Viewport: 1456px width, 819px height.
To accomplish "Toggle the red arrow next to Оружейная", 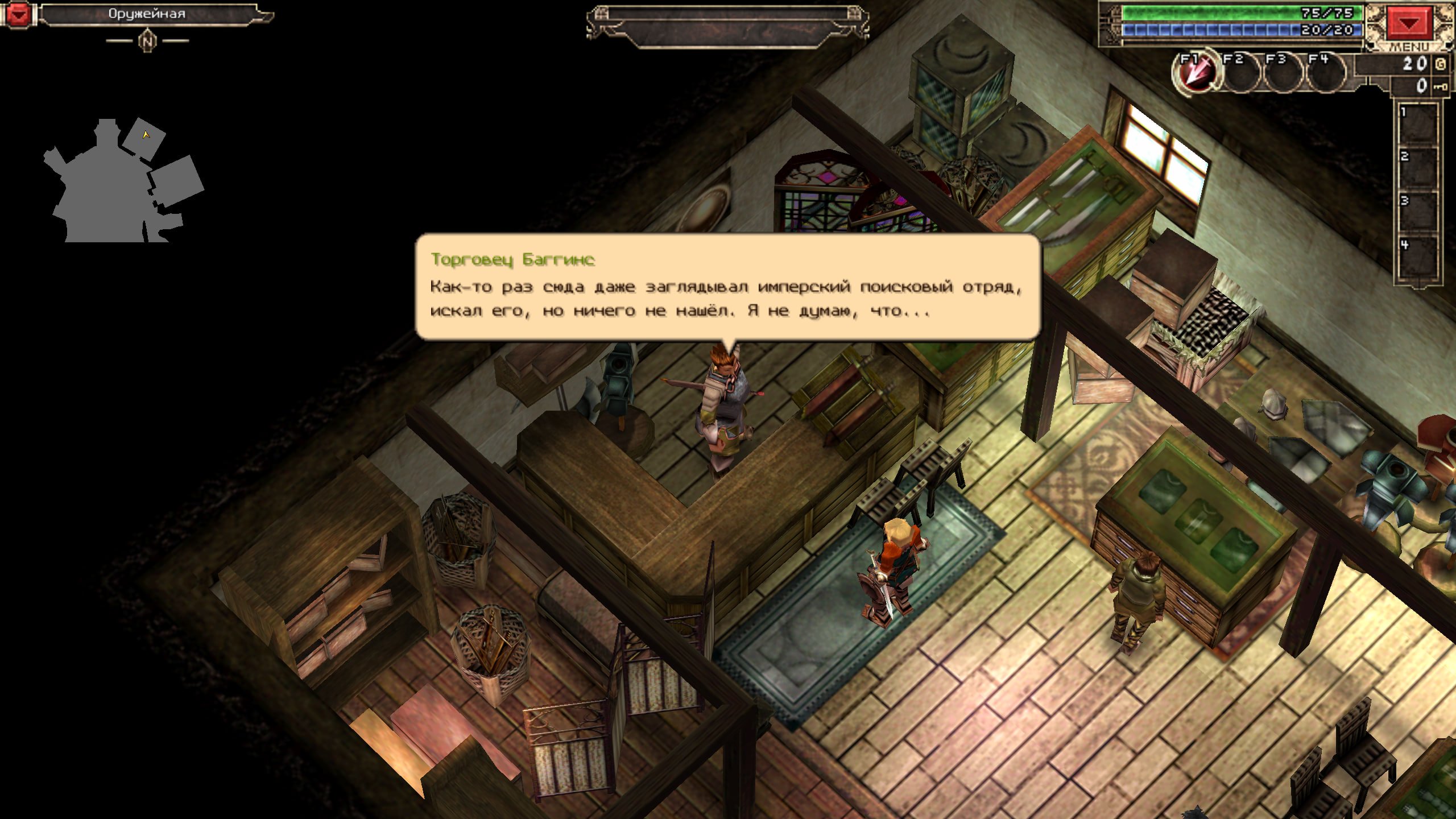I will click(18, 14).
